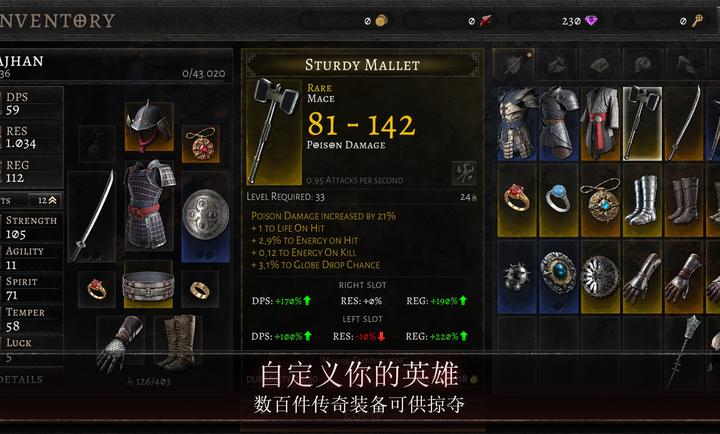Screen dimensions: 720x434
Task: Open the Details section
Action: [x=24, y=380]
